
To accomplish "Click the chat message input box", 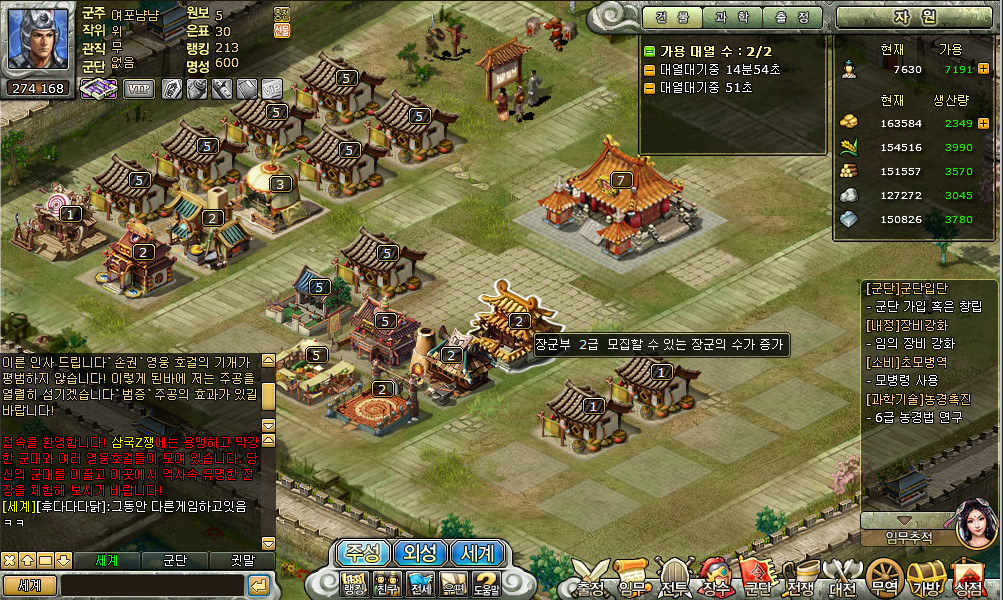I will [x=152, y=585].
